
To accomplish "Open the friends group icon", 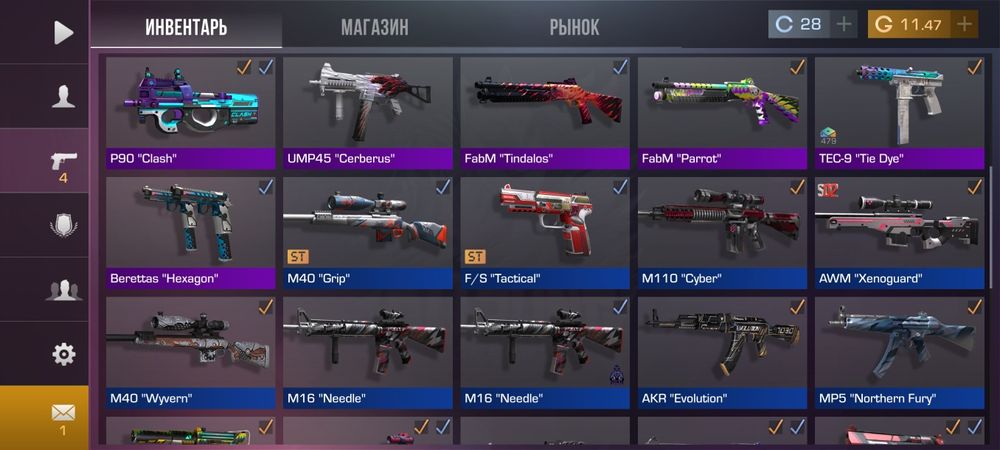I will pyautogui.click(x=63, y=290).
